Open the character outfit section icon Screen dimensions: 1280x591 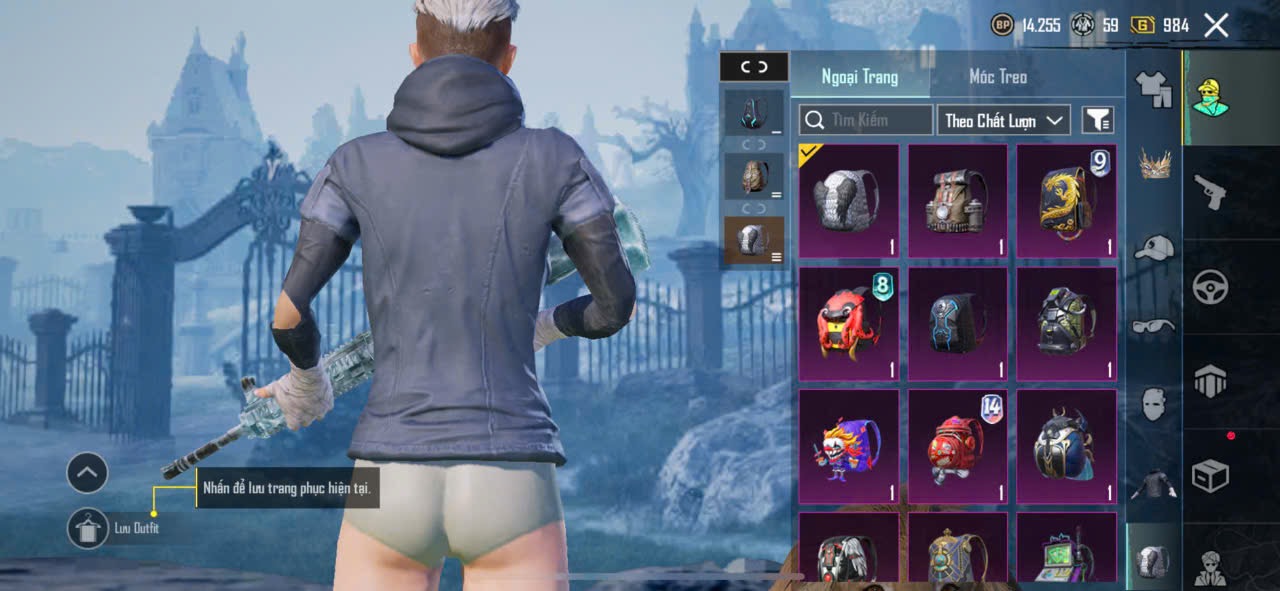[x=1210, y=96]
